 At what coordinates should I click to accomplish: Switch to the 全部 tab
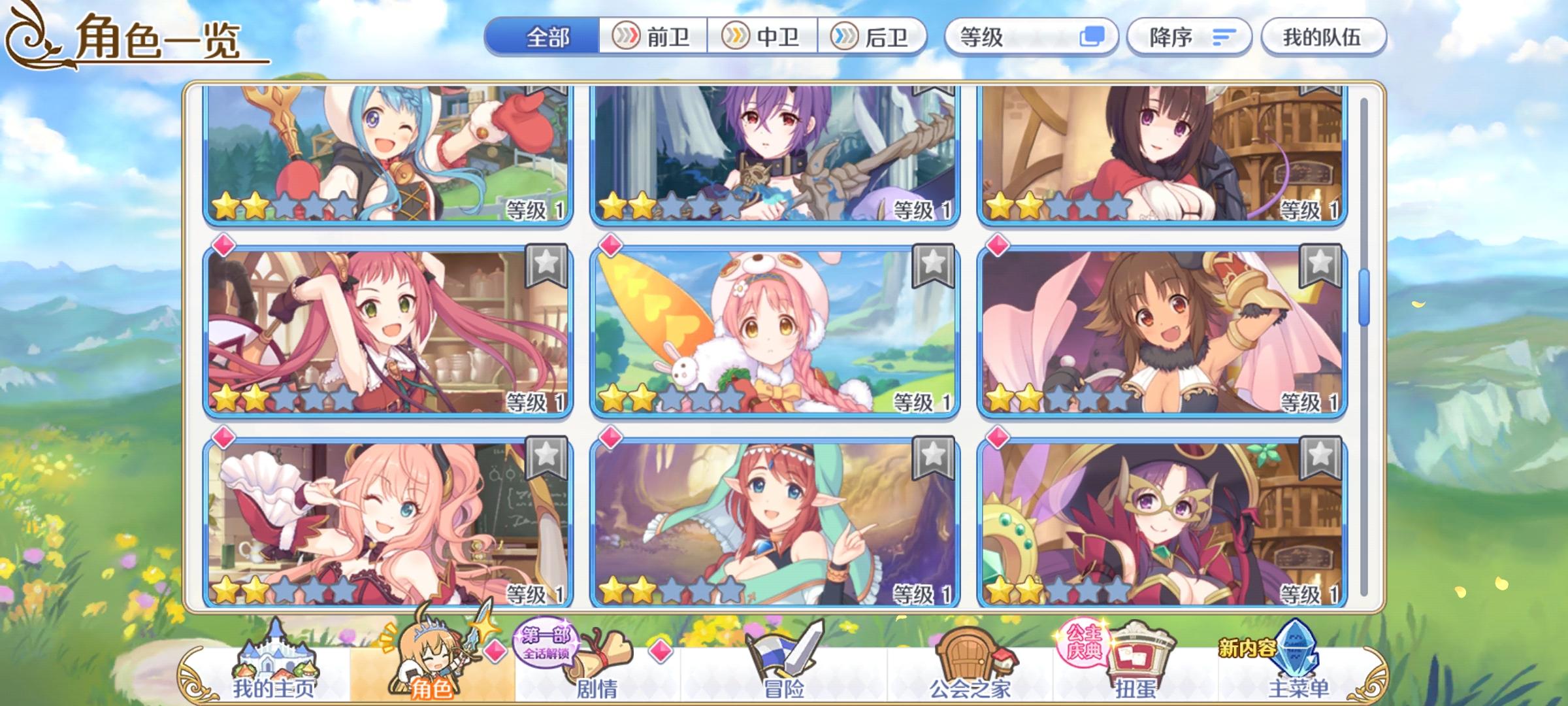coord(547,37)
